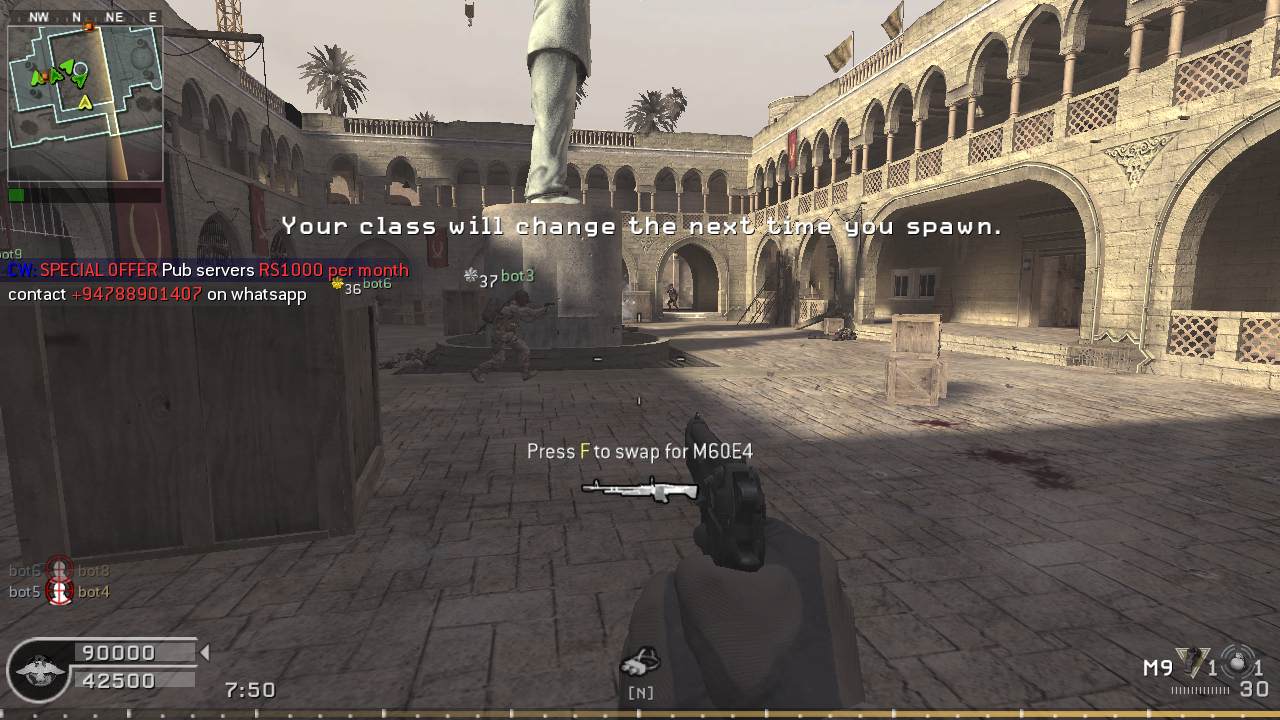
Task: Activate the night vision goggles icon
Action: 639,662
